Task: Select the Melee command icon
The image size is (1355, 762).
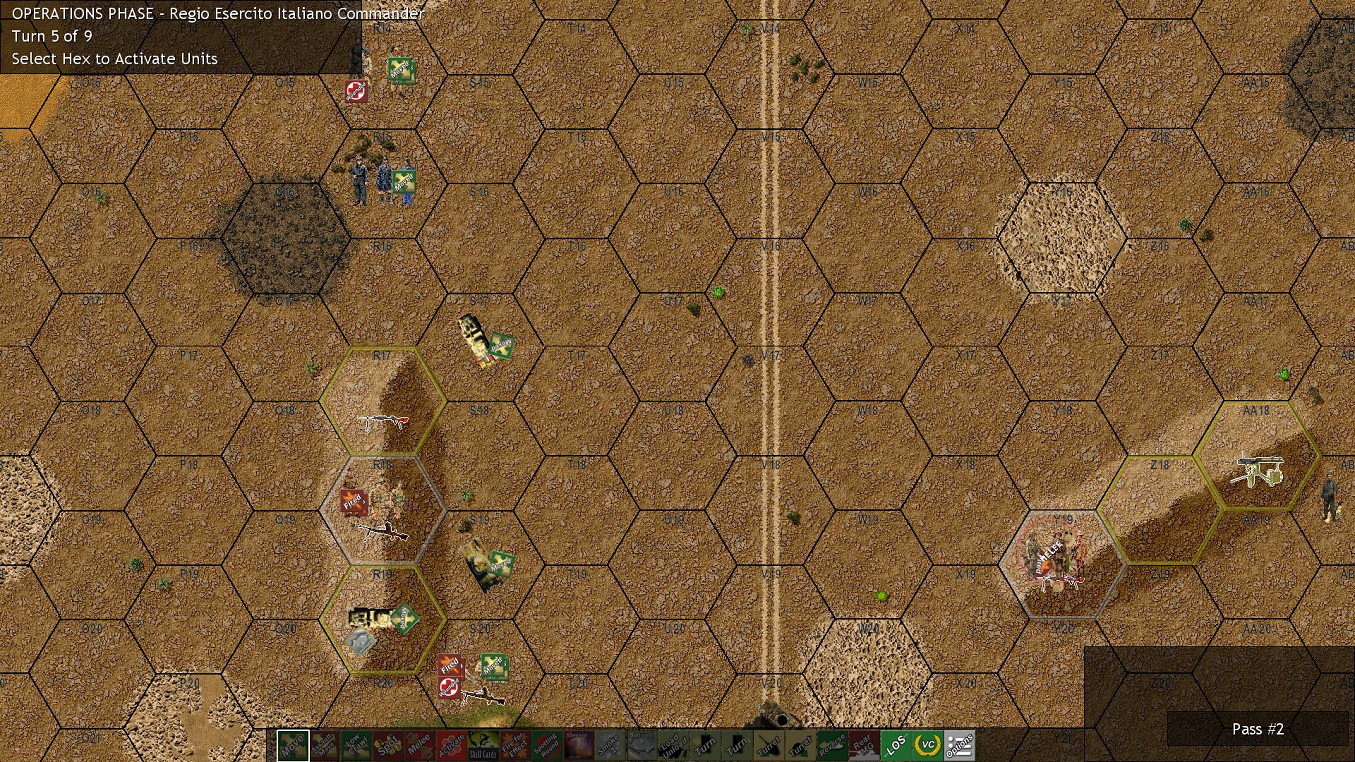Action: coord(419,746)
